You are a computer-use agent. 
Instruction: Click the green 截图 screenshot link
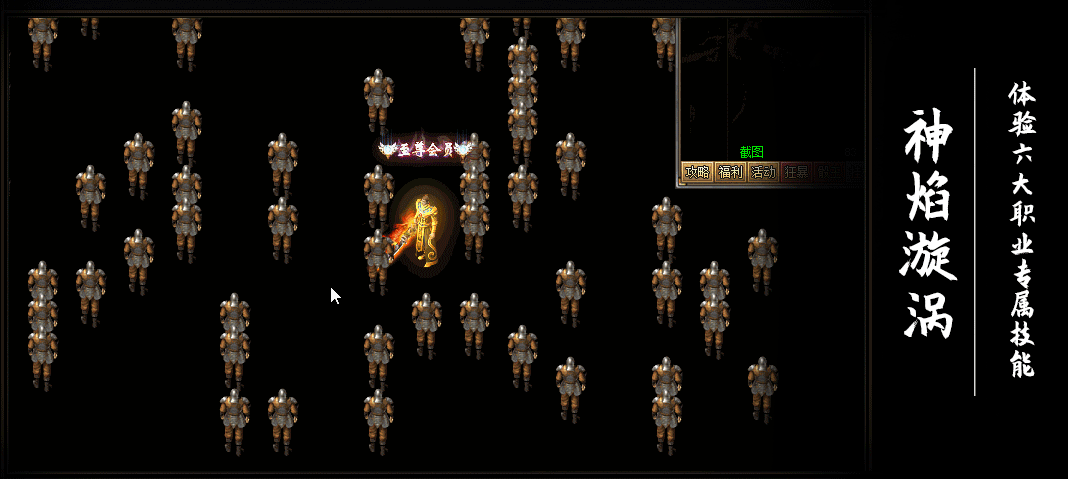(751, 152)
